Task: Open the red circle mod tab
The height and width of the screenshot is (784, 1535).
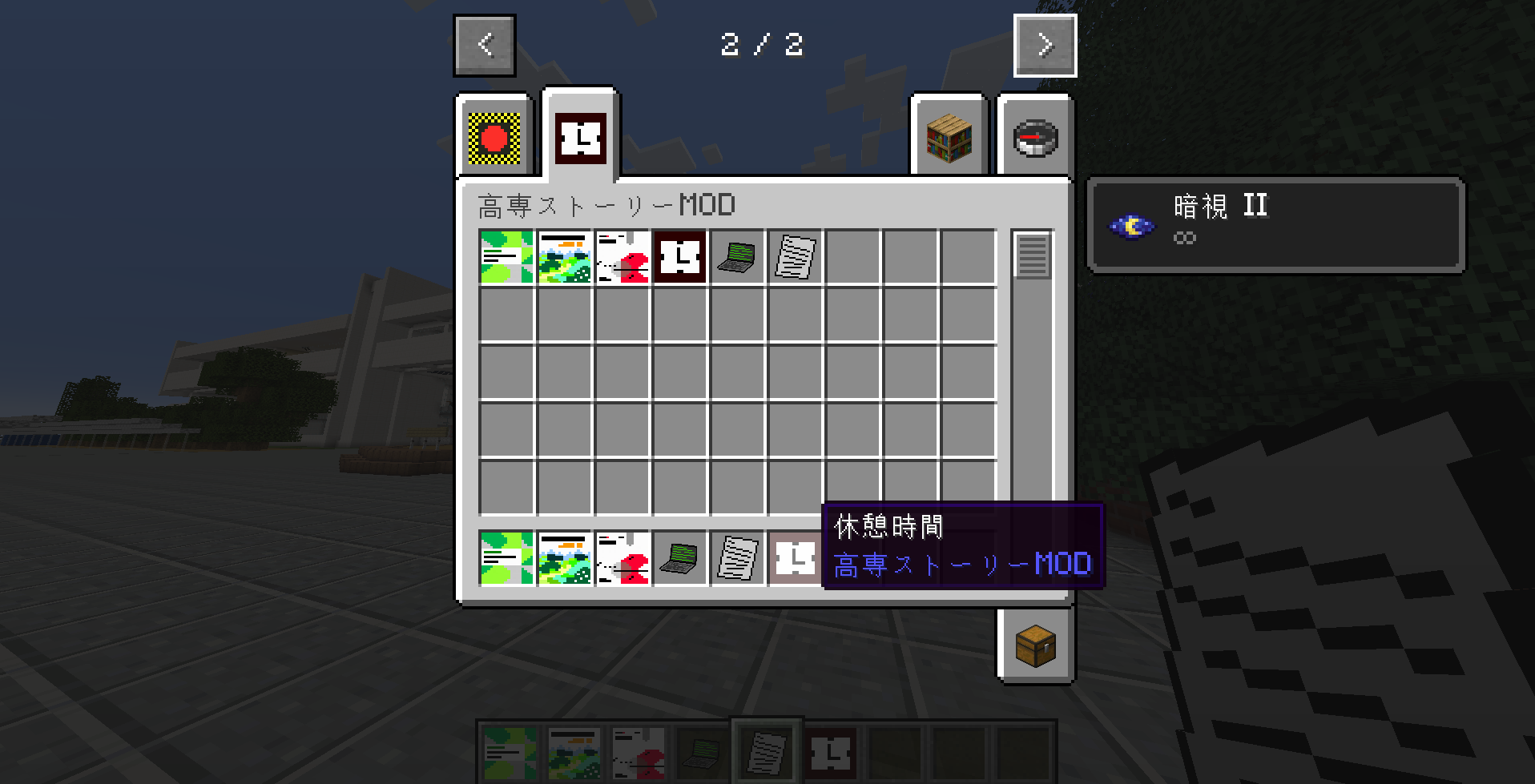Action: click(x=494, y=138)
